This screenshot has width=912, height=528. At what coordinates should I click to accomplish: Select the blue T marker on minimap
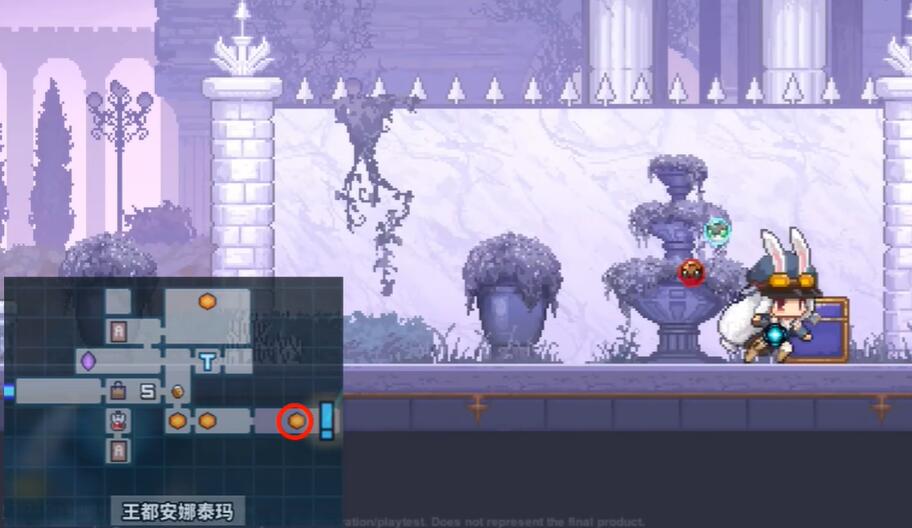(x=207, y=361)
